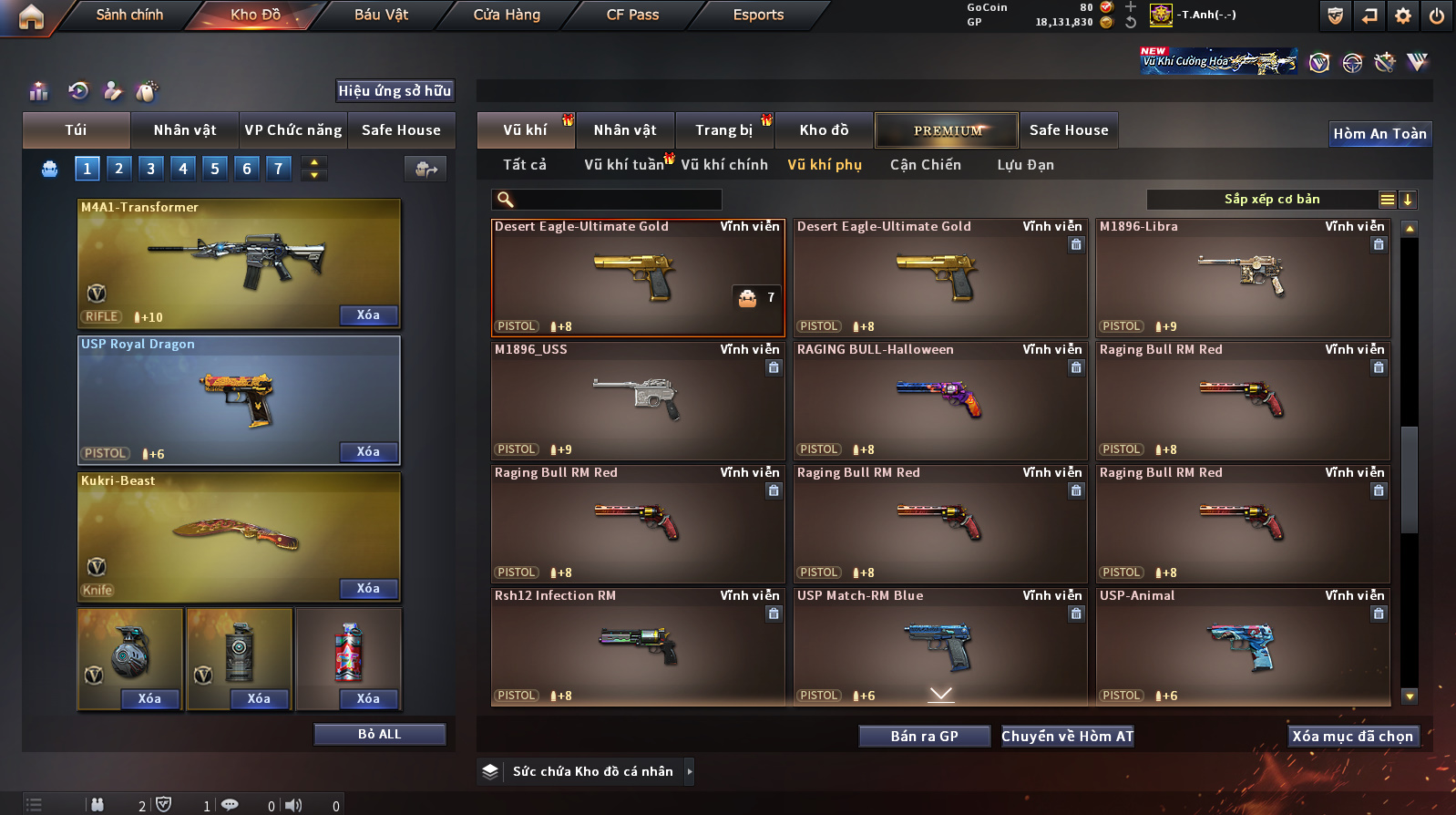Click the Bán ra GP sell button
Image resolution: width=1456 pixels, height=815 pixels.
pyautogui.click(x=924, y=737)
